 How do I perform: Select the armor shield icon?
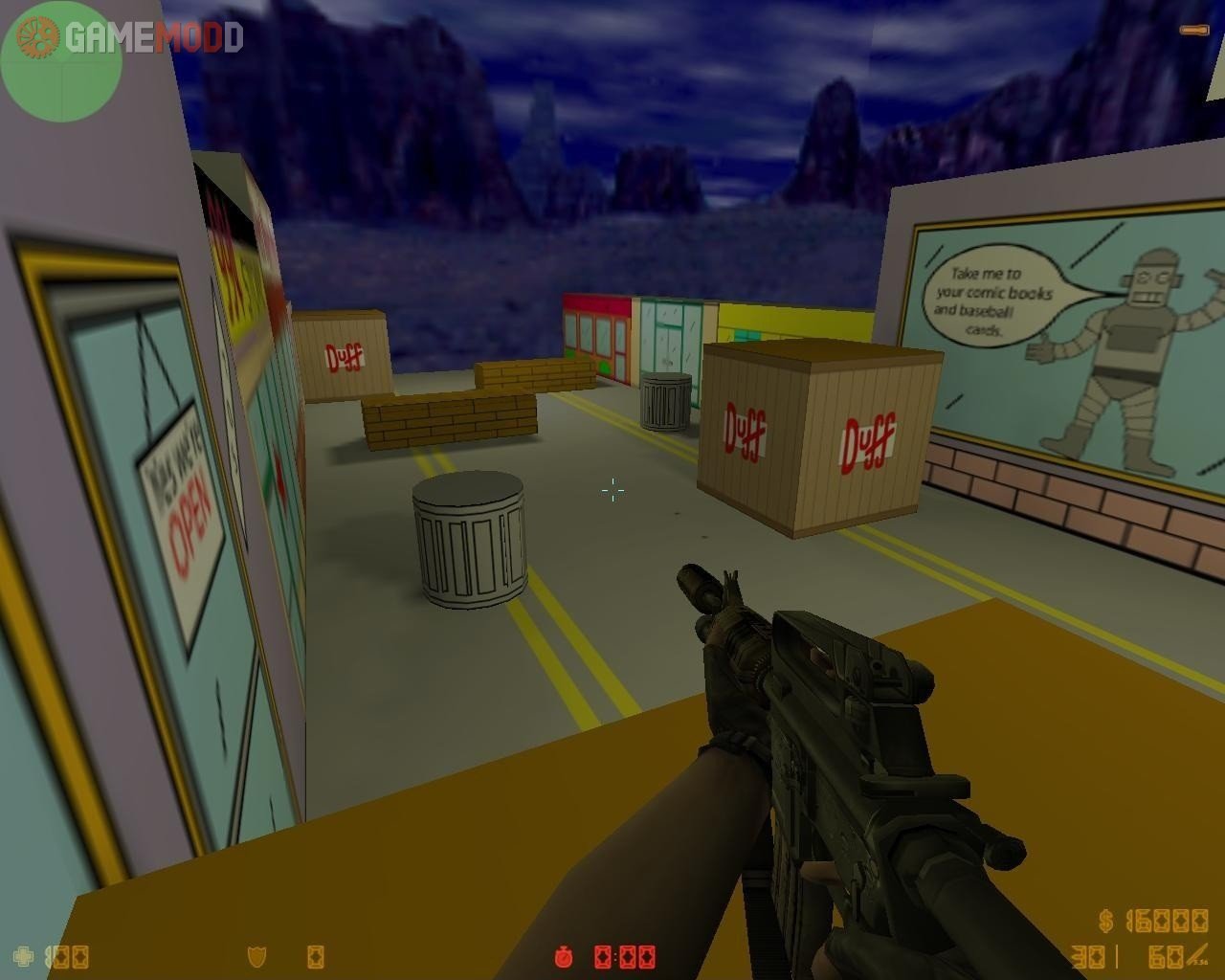point(256,956)
